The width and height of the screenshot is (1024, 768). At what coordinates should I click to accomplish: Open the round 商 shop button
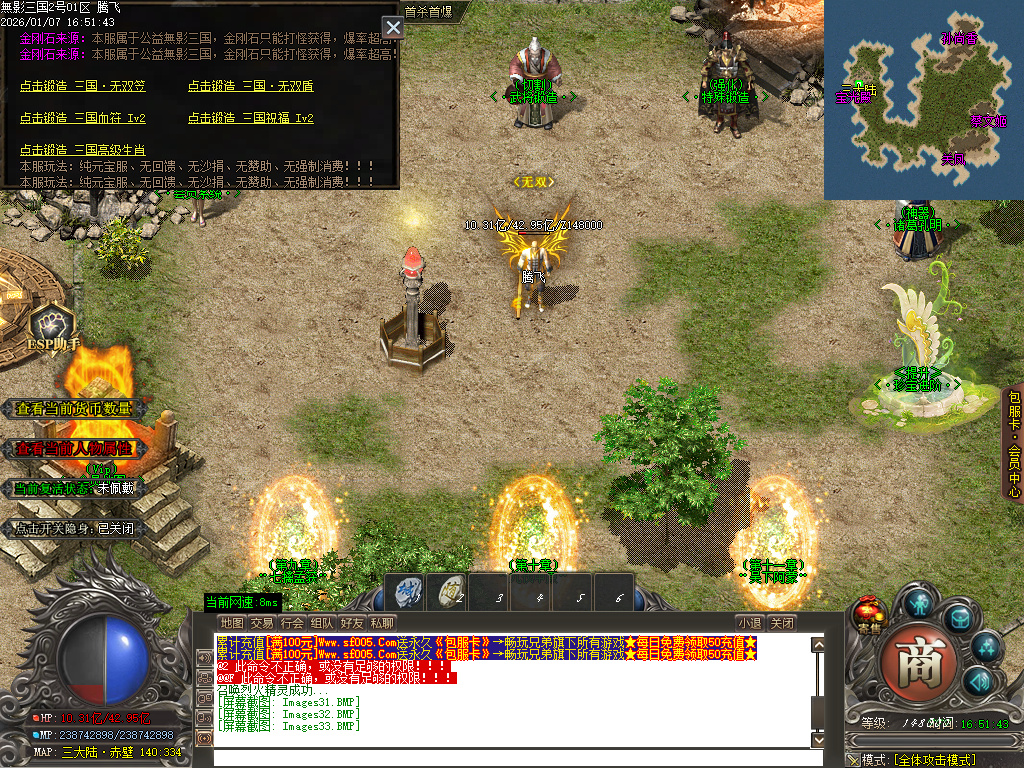[911, 660]
